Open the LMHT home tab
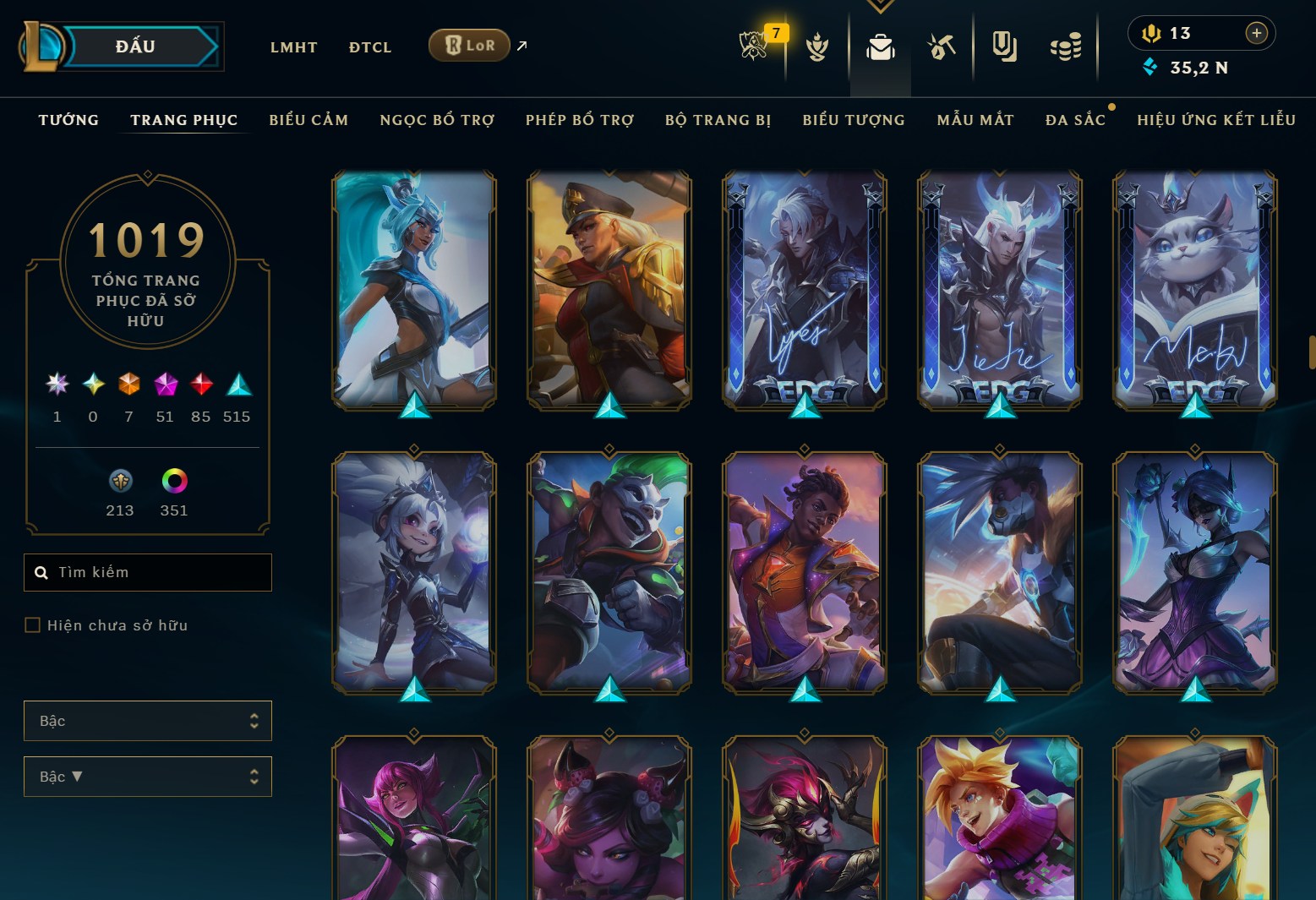Viewport: 1316px width, 900px height. click(293, 47)
